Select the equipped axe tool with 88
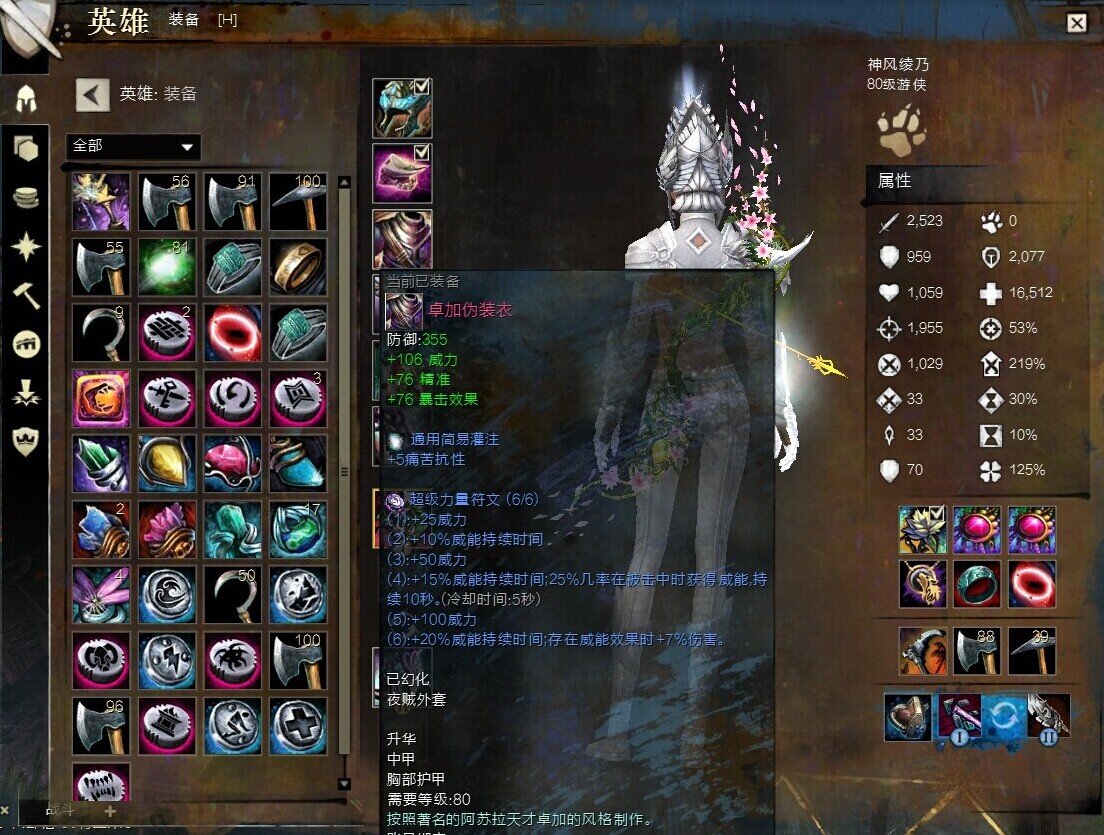This screenshot has width=1104, height=835. click(977, 651)
